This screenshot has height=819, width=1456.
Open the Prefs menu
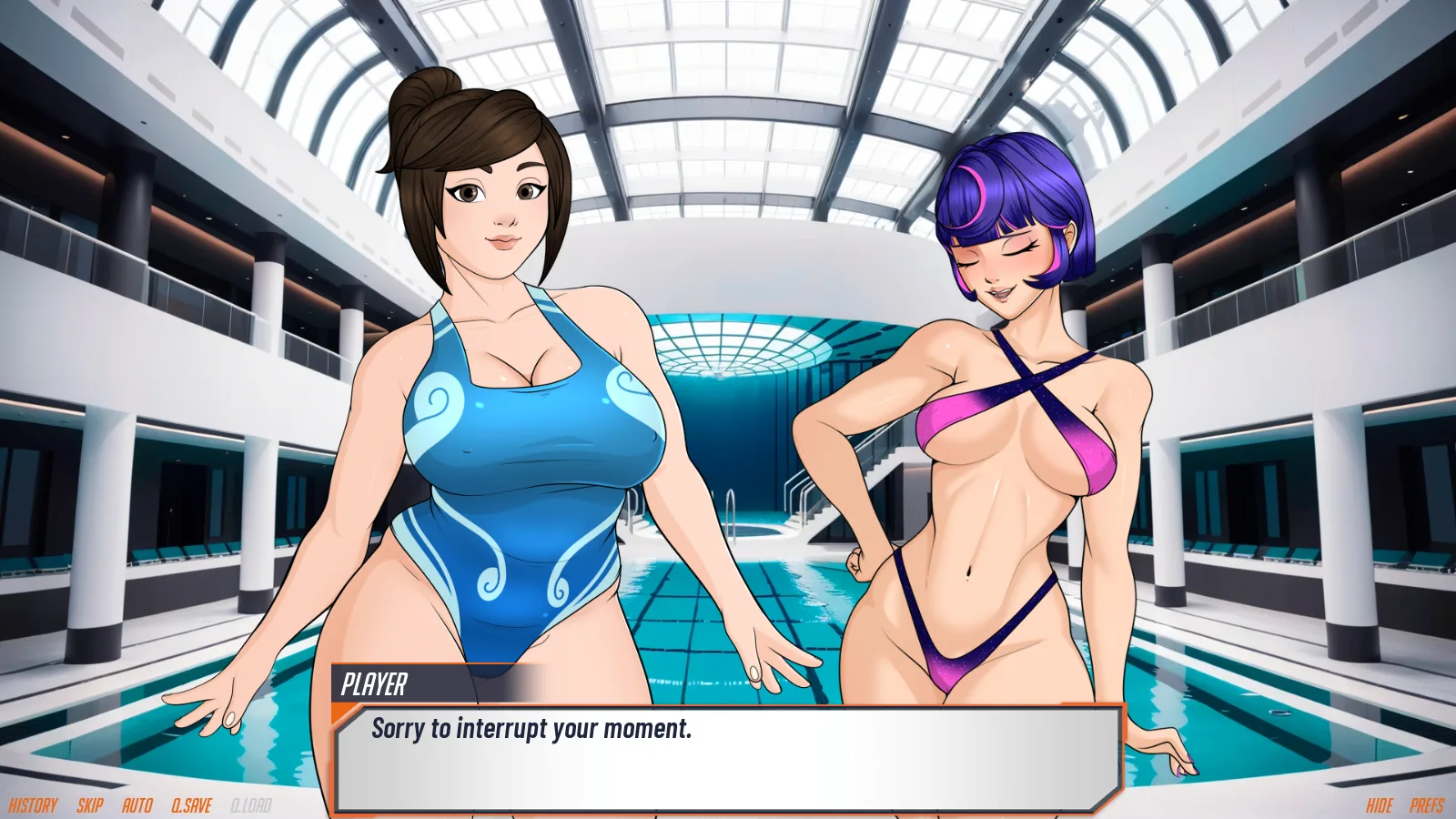pos(1427,805)
